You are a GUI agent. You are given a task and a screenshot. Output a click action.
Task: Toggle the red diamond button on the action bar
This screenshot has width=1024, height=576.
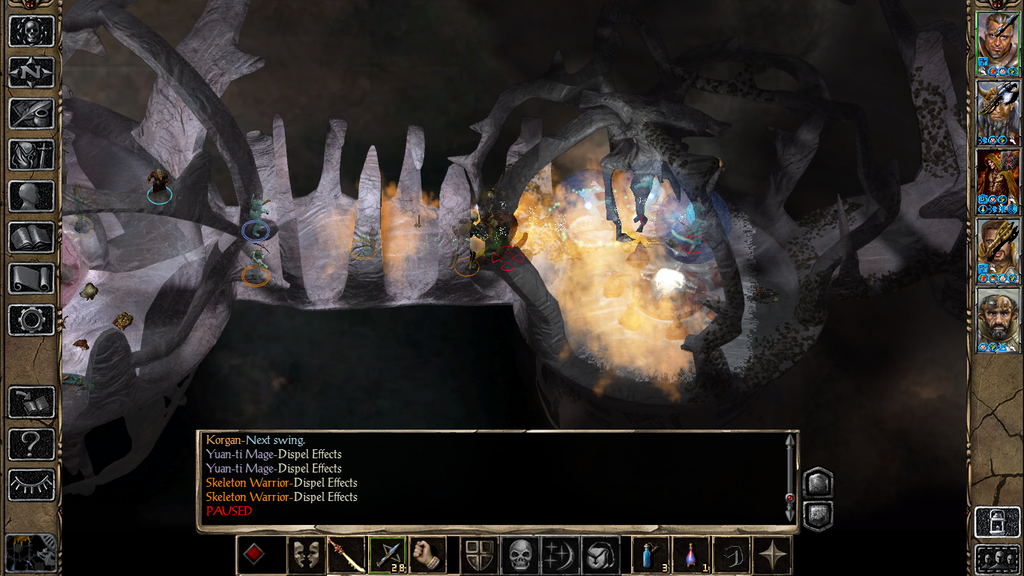pyautogui.click(x=255, y=555)
